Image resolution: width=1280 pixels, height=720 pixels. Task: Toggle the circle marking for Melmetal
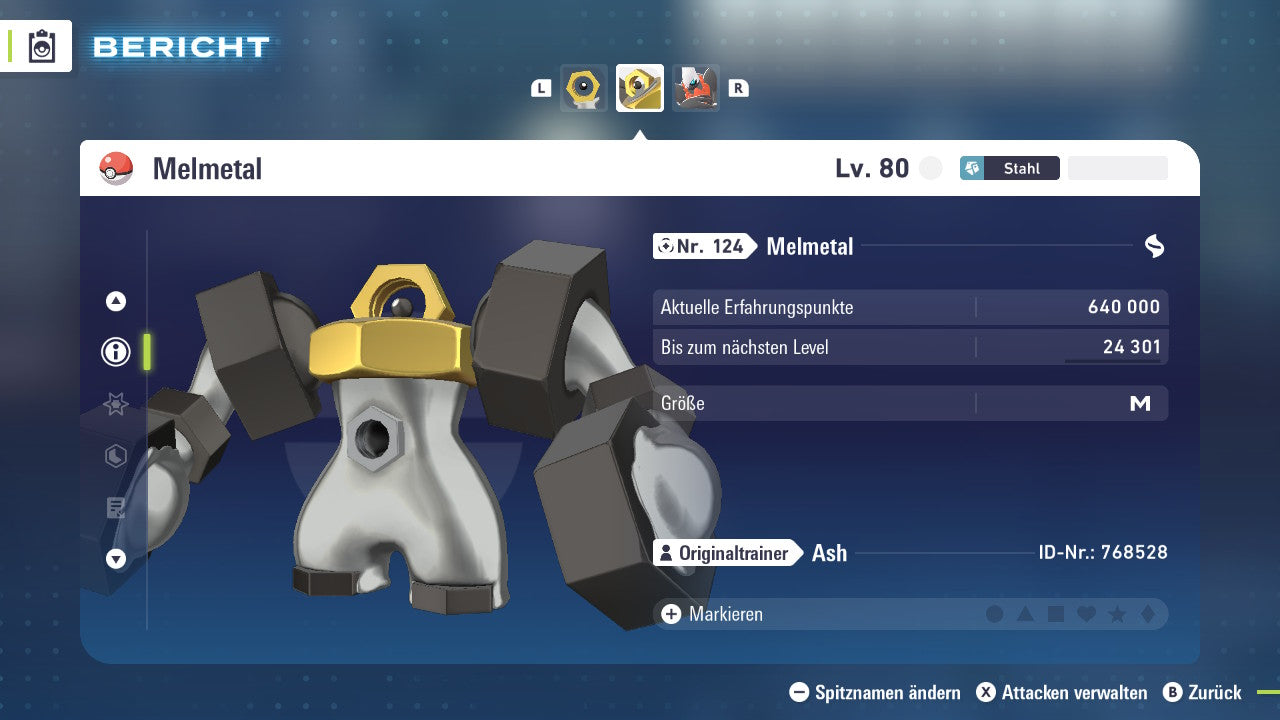tap(994, 614)
